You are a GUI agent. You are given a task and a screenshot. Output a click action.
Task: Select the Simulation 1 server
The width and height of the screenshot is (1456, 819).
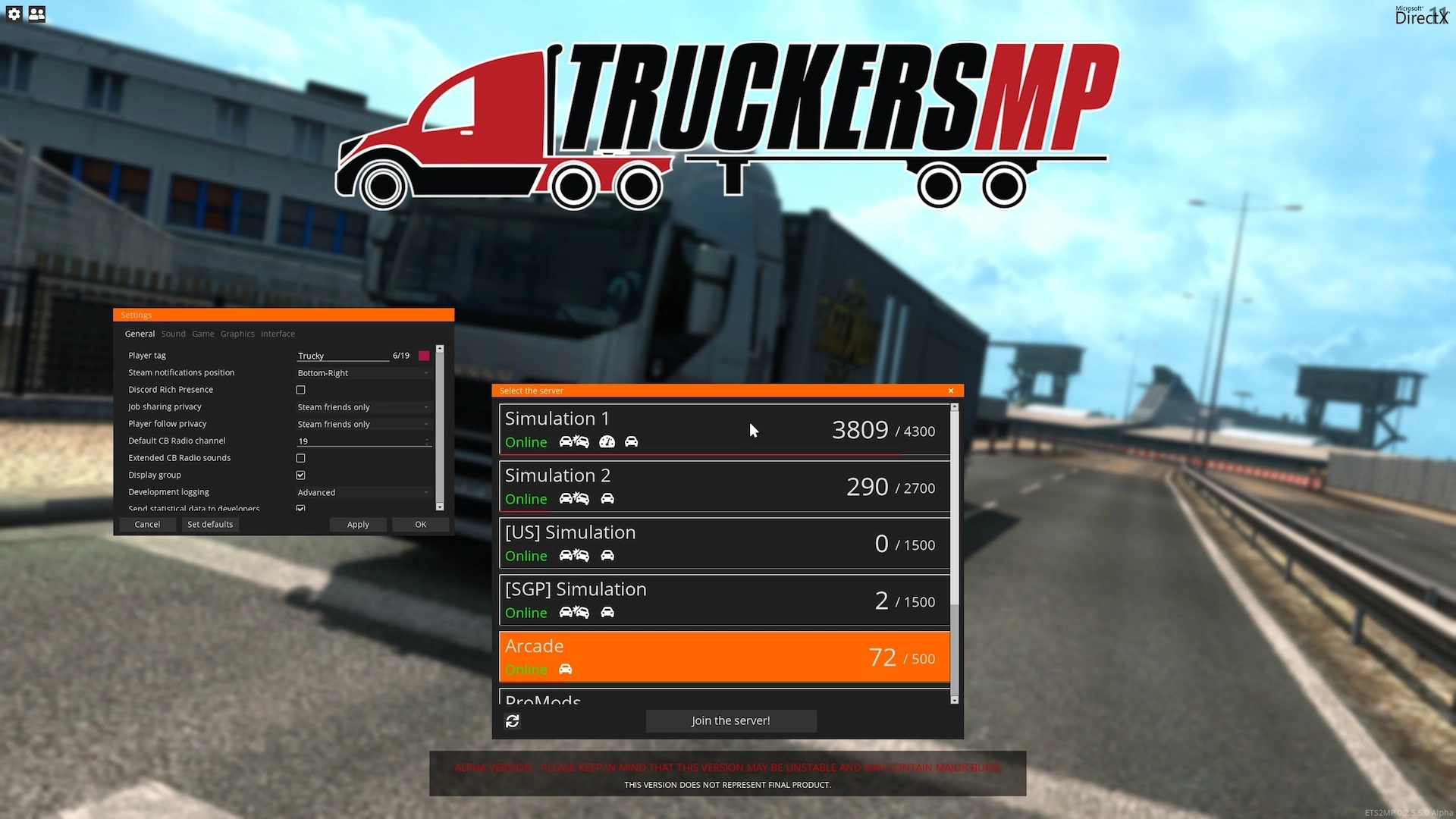point(724,430)
